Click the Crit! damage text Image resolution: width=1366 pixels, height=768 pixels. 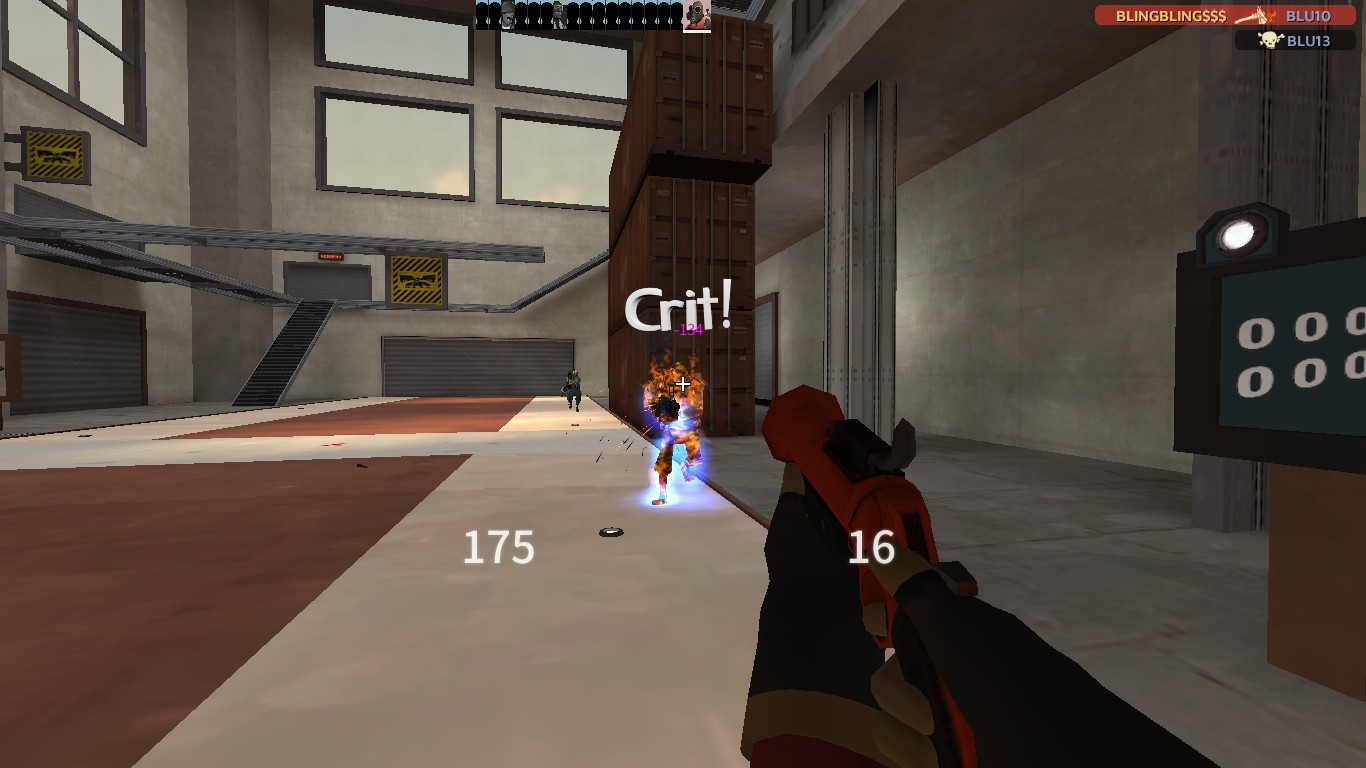[x=676, y=310]
